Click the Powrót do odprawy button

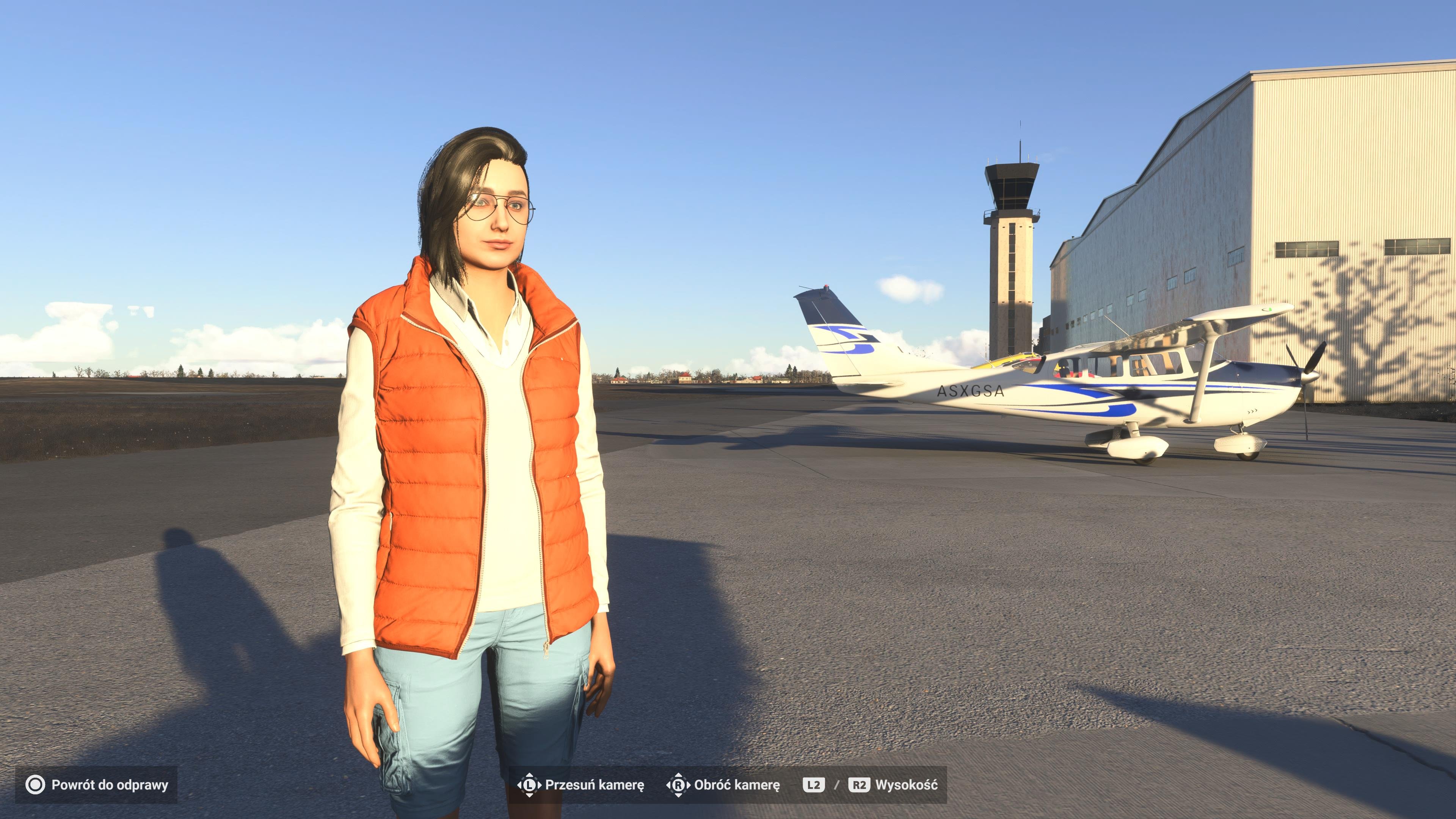click(97, 784)
